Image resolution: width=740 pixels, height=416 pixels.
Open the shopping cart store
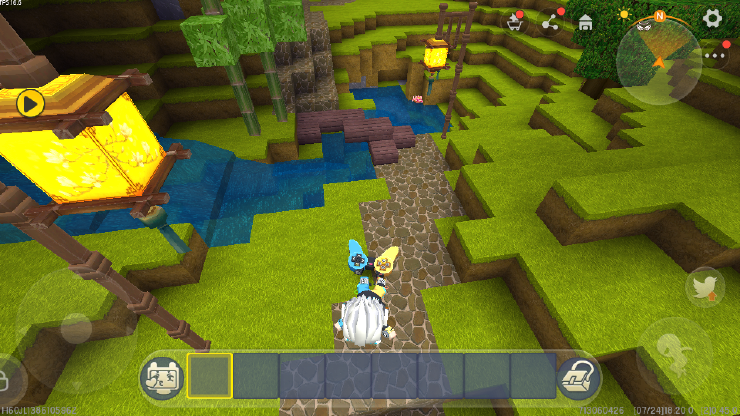point(515,22)
